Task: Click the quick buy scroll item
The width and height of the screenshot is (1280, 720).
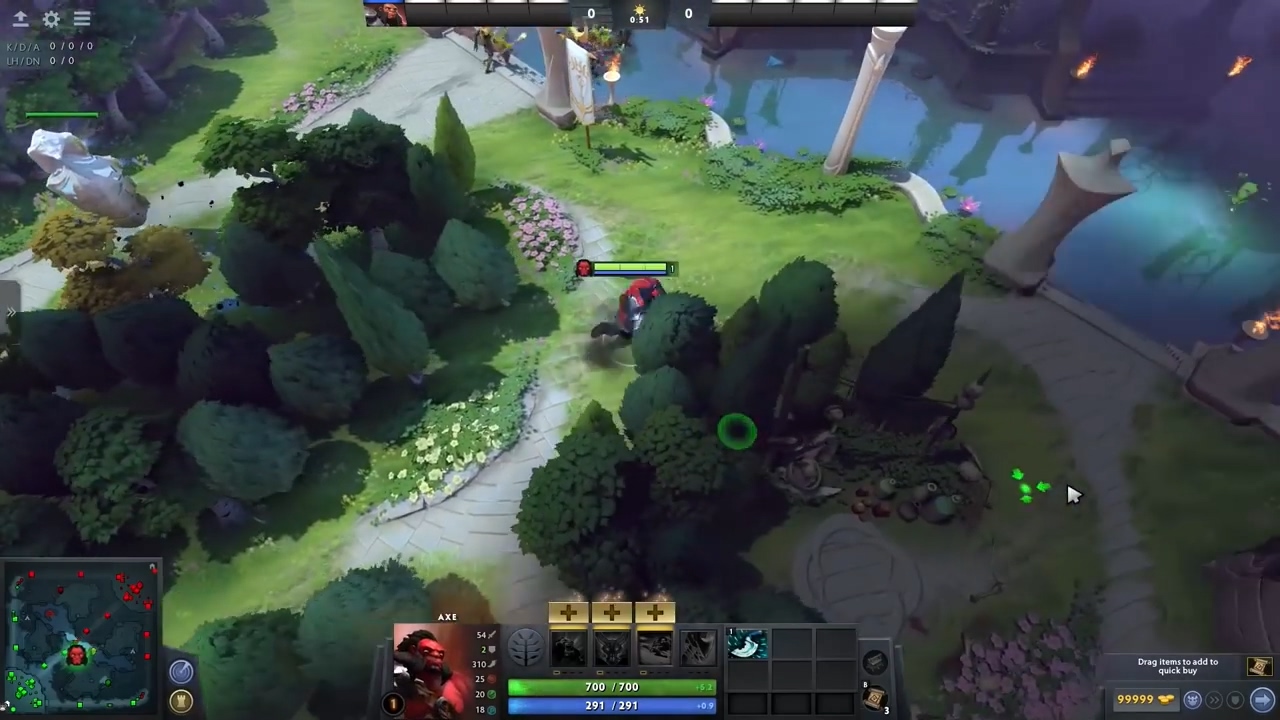Action: tap(1258, 666)
